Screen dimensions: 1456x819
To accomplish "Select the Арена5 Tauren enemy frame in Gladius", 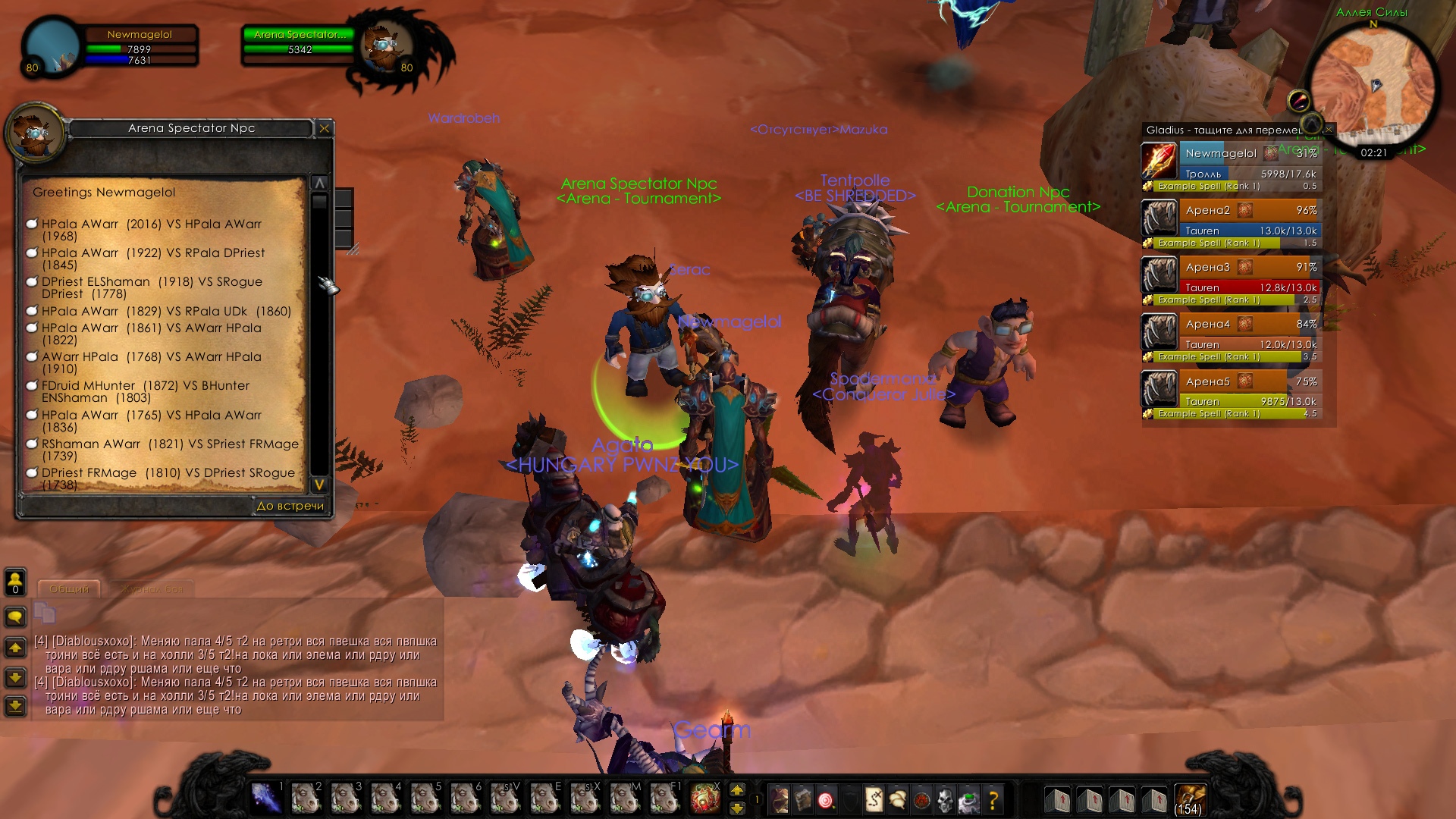I will coord(1249,391).
